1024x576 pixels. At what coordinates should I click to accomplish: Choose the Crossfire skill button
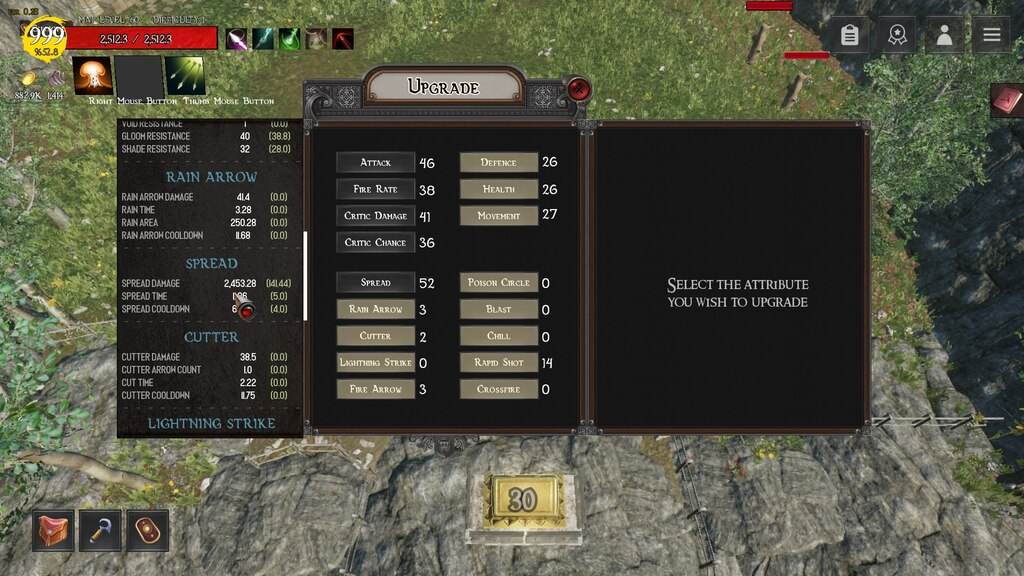499,389
